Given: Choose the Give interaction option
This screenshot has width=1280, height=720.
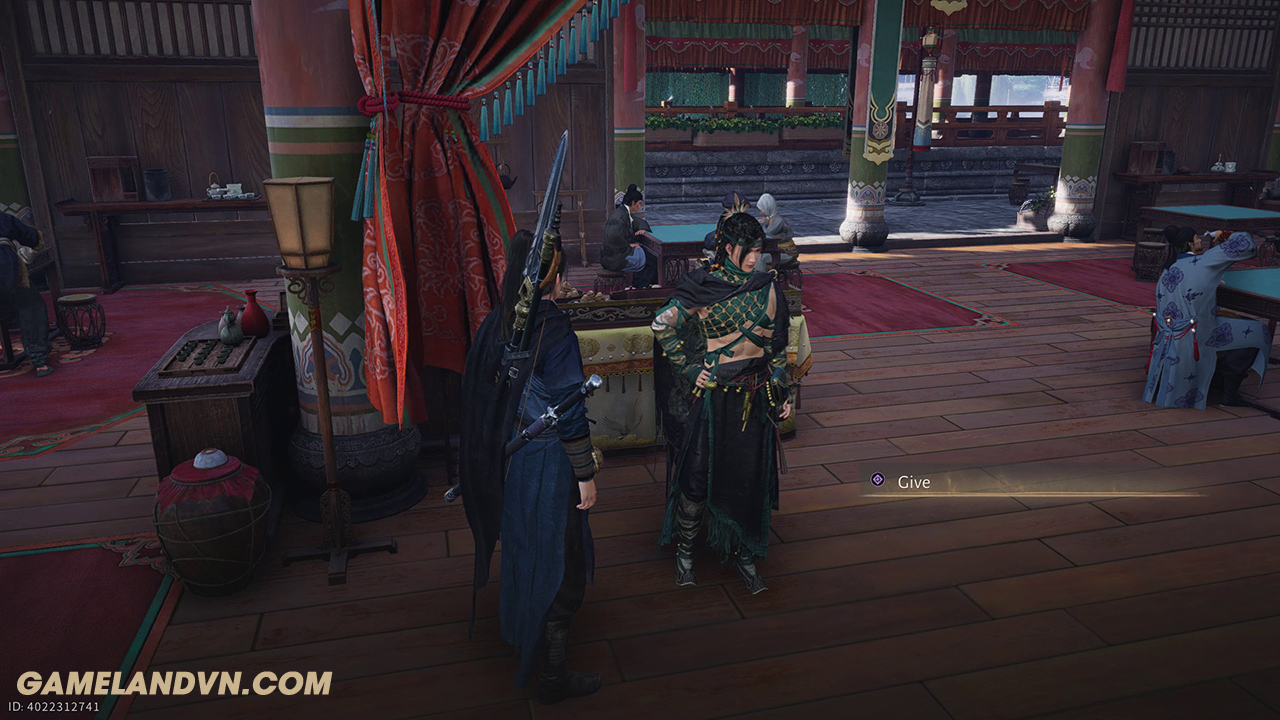Looking at the screenshot, I should (x=913, y=482).
